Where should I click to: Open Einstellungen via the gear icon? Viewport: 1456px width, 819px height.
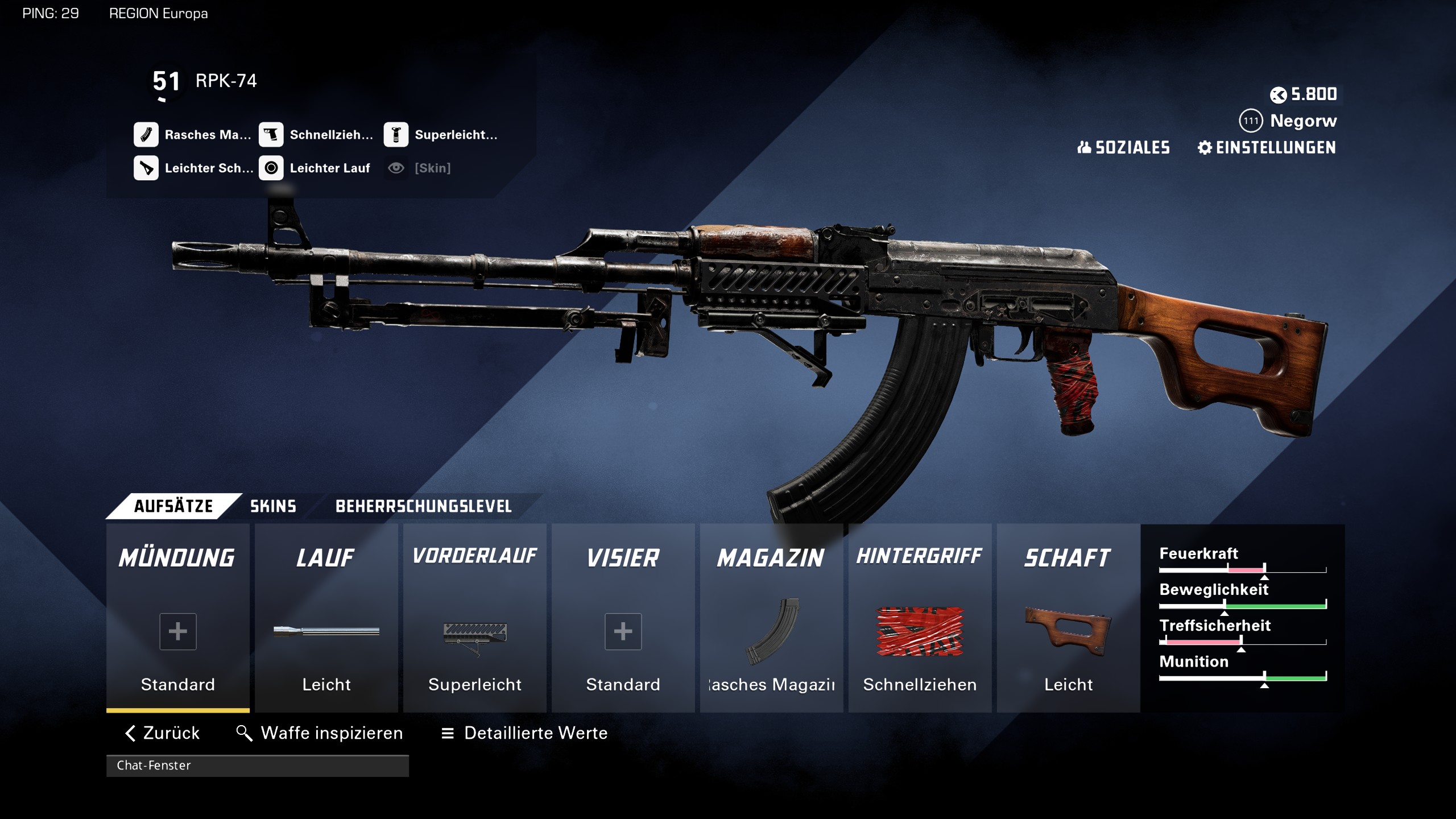[x=1206, y=148]
